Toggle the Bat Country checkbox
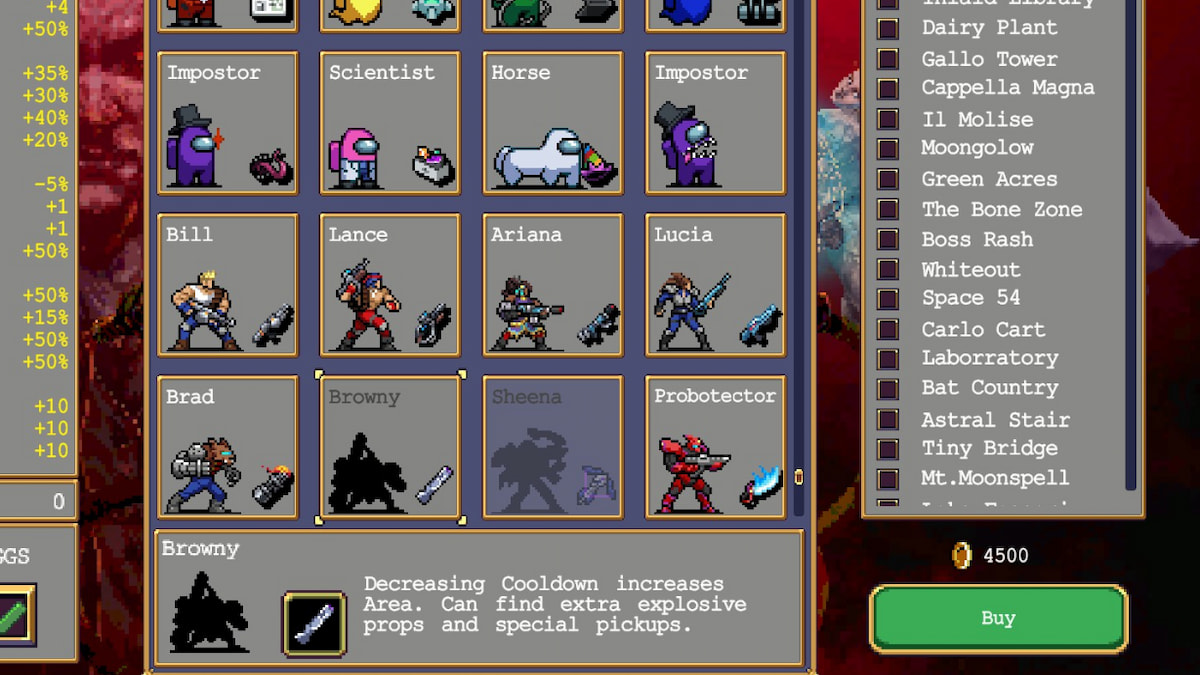 click(x=888, y=388)
